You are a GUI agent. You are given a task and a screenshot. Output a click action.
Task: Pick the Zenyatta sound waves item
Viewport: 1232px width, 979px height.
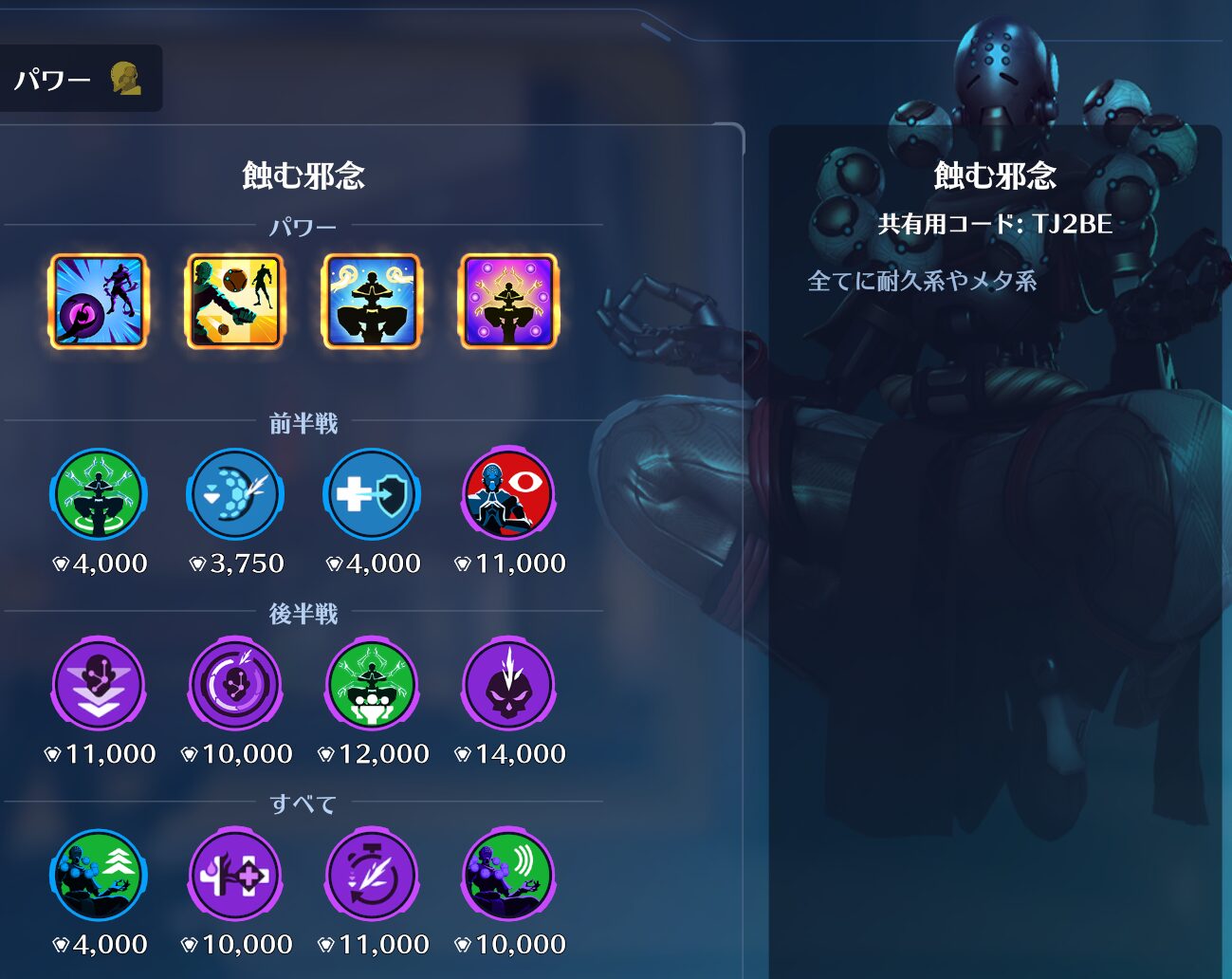tap(508, 876)
